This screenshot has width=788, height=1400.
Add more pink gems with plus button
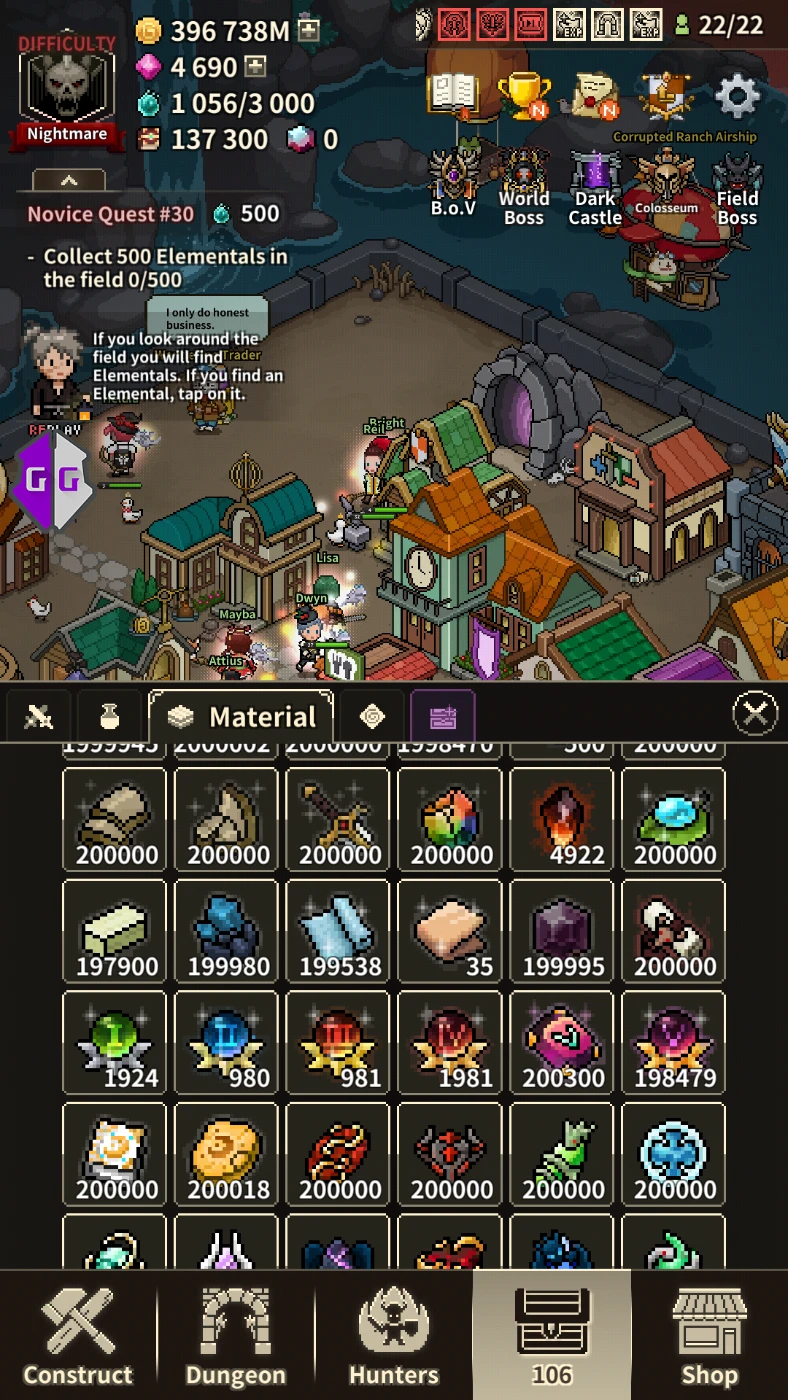point(256,68)
